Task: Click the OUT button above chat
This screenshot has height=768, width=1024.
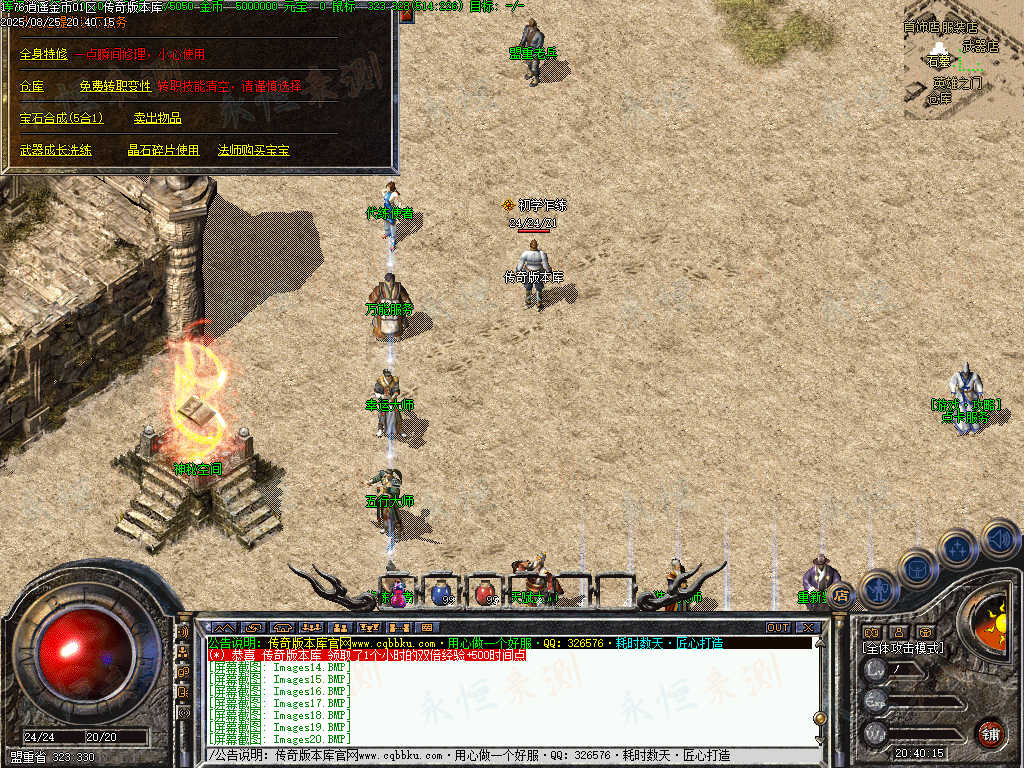Action: [x=778, y=627]
